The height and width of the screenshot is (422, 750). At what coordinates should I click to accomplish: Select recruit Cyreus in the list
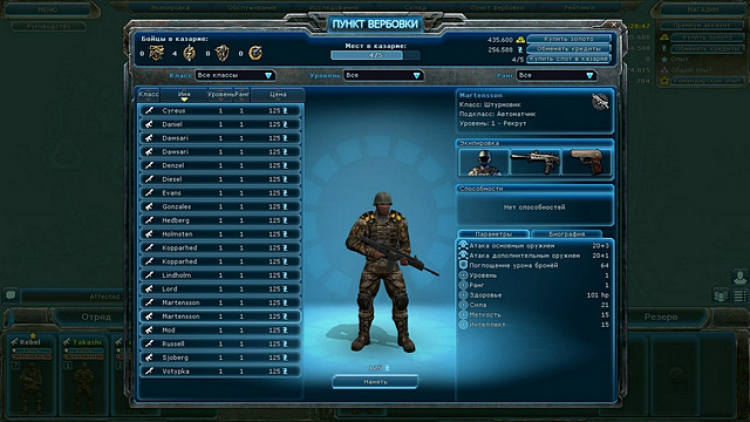(220, 111)
